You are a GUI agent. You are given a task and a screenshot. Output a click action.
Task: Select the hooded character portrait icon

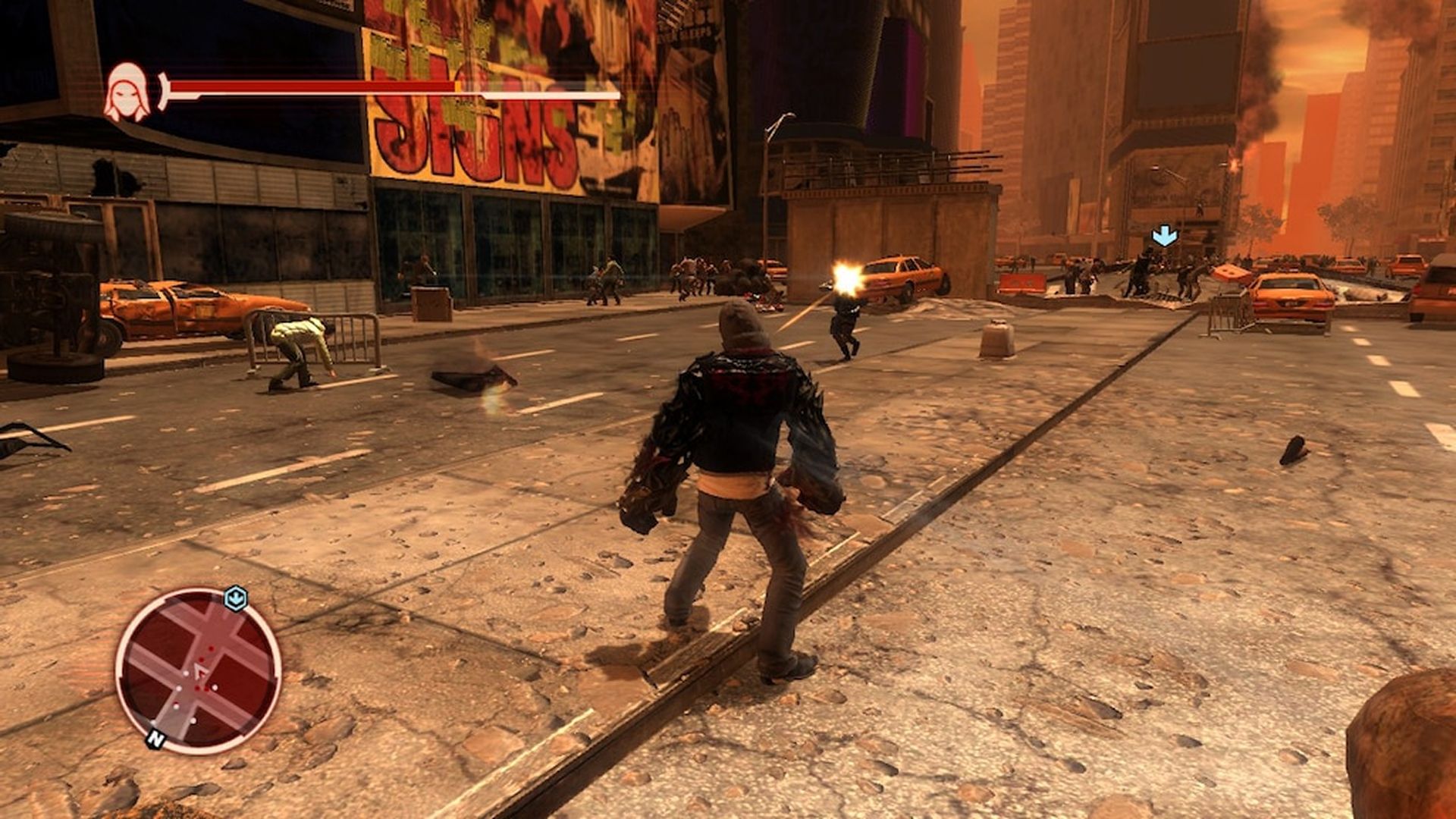[127, 93]
